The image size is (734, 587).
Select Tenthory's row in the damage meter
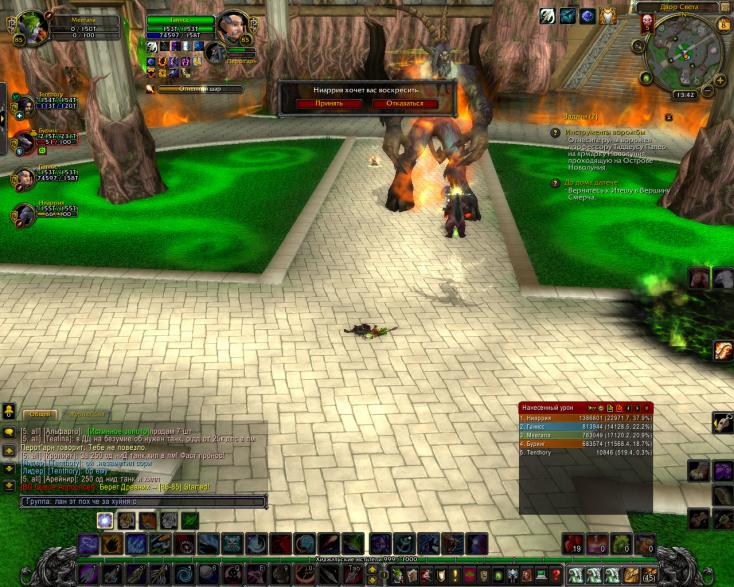(x=585, y=452)
